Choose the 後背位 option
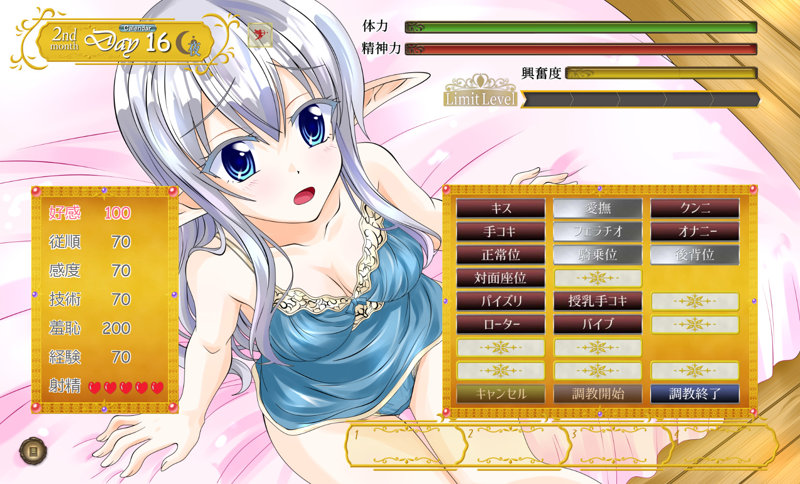The image size is (800, 484). (695, 254)
